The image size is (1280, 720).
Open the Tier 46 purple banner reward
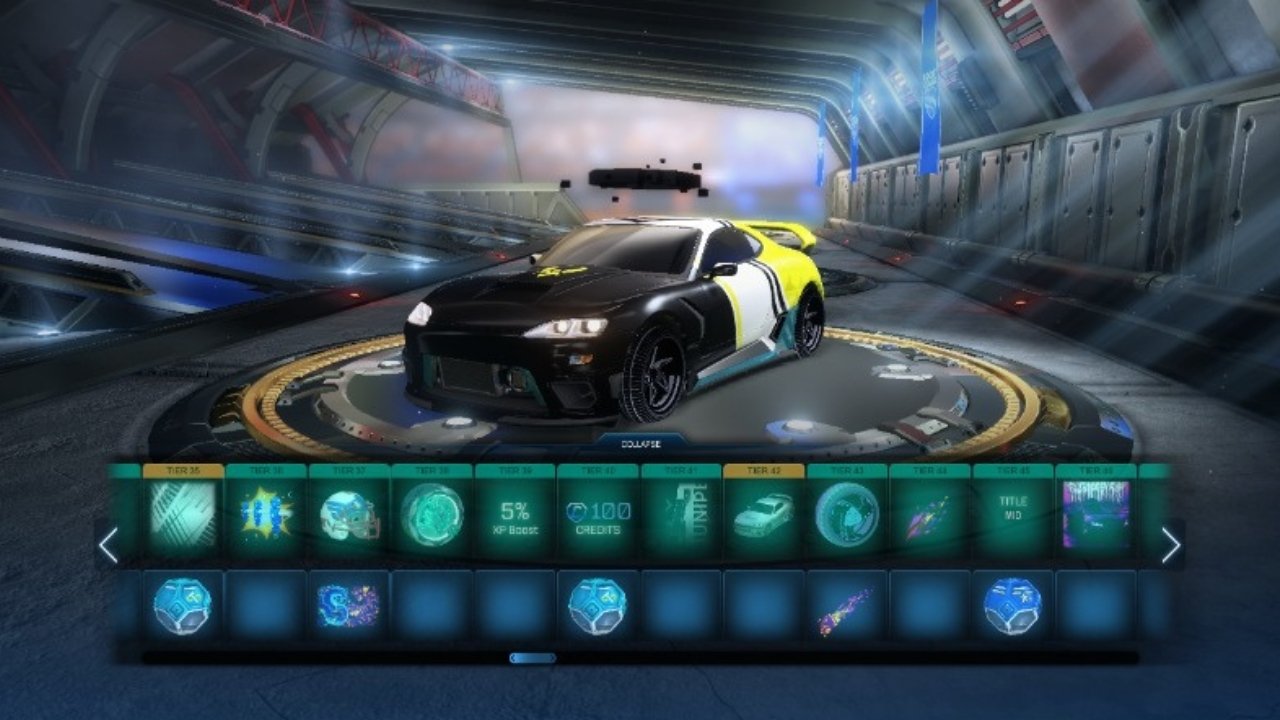click(1096, 514)
